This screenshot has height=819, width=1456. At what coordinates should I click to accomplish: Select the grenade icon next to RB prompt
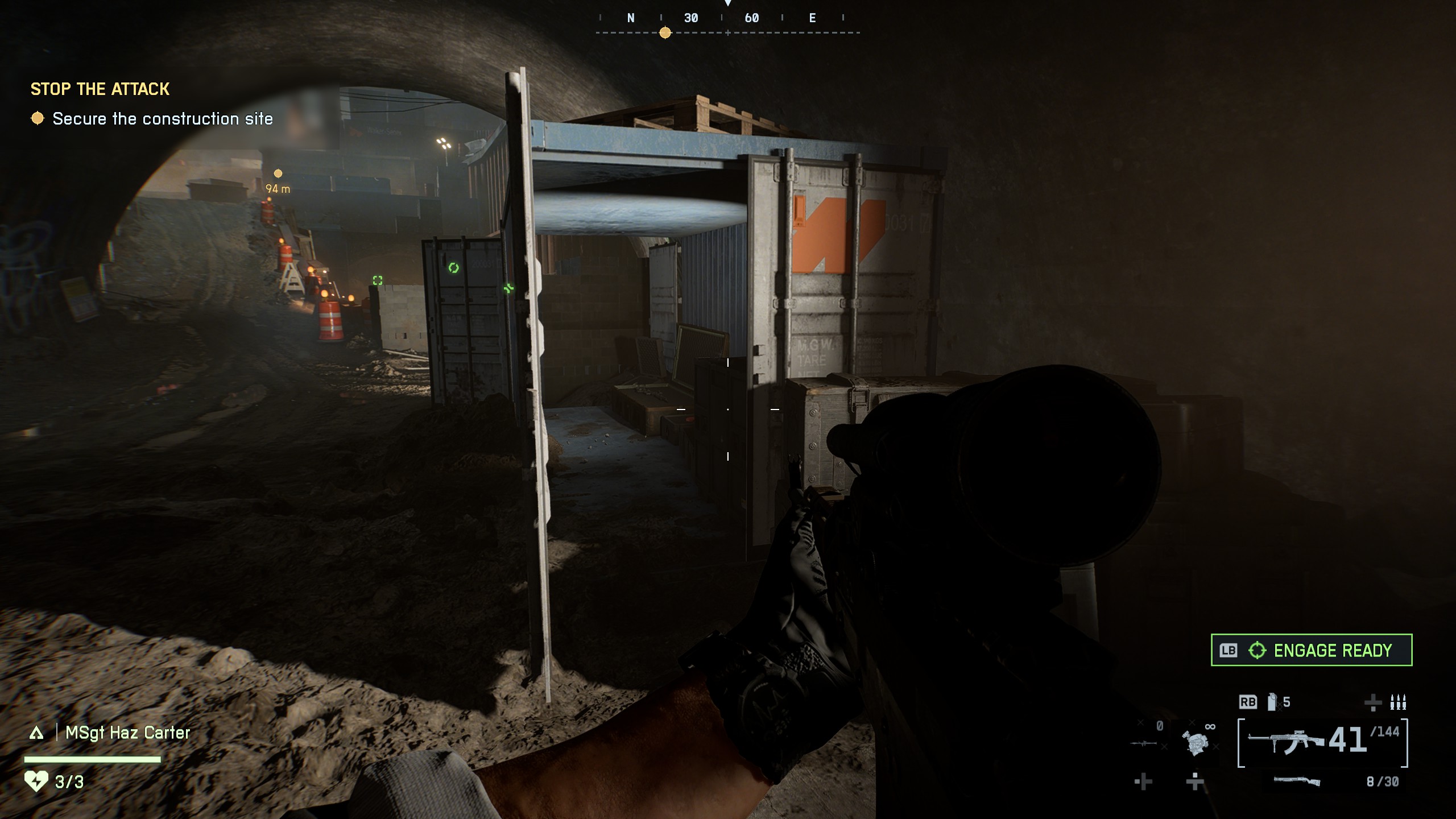pos(1271,702)
